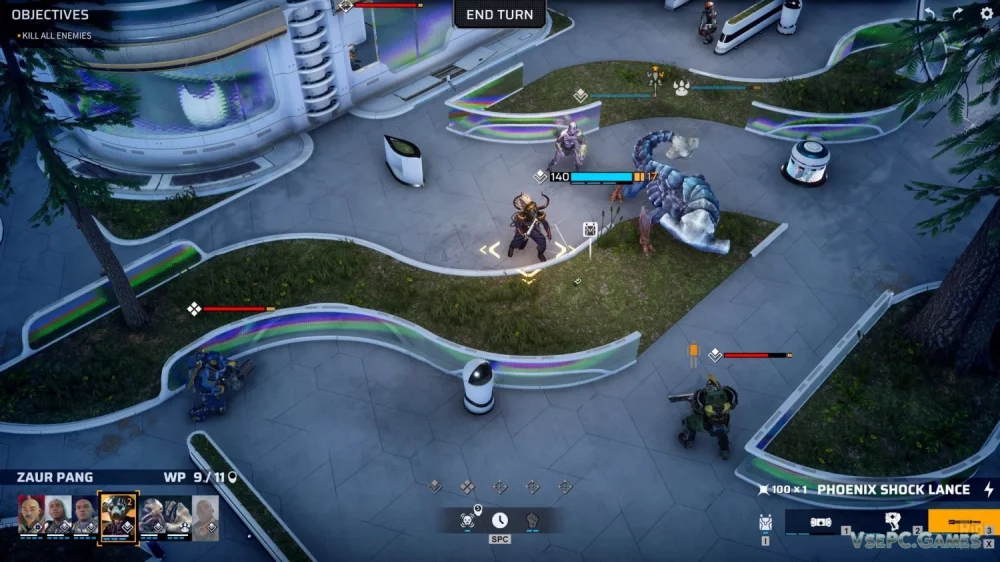This screenshot has height=562, width=1000.
Task: Activate the skull ability icon
Action: point(467,520)
